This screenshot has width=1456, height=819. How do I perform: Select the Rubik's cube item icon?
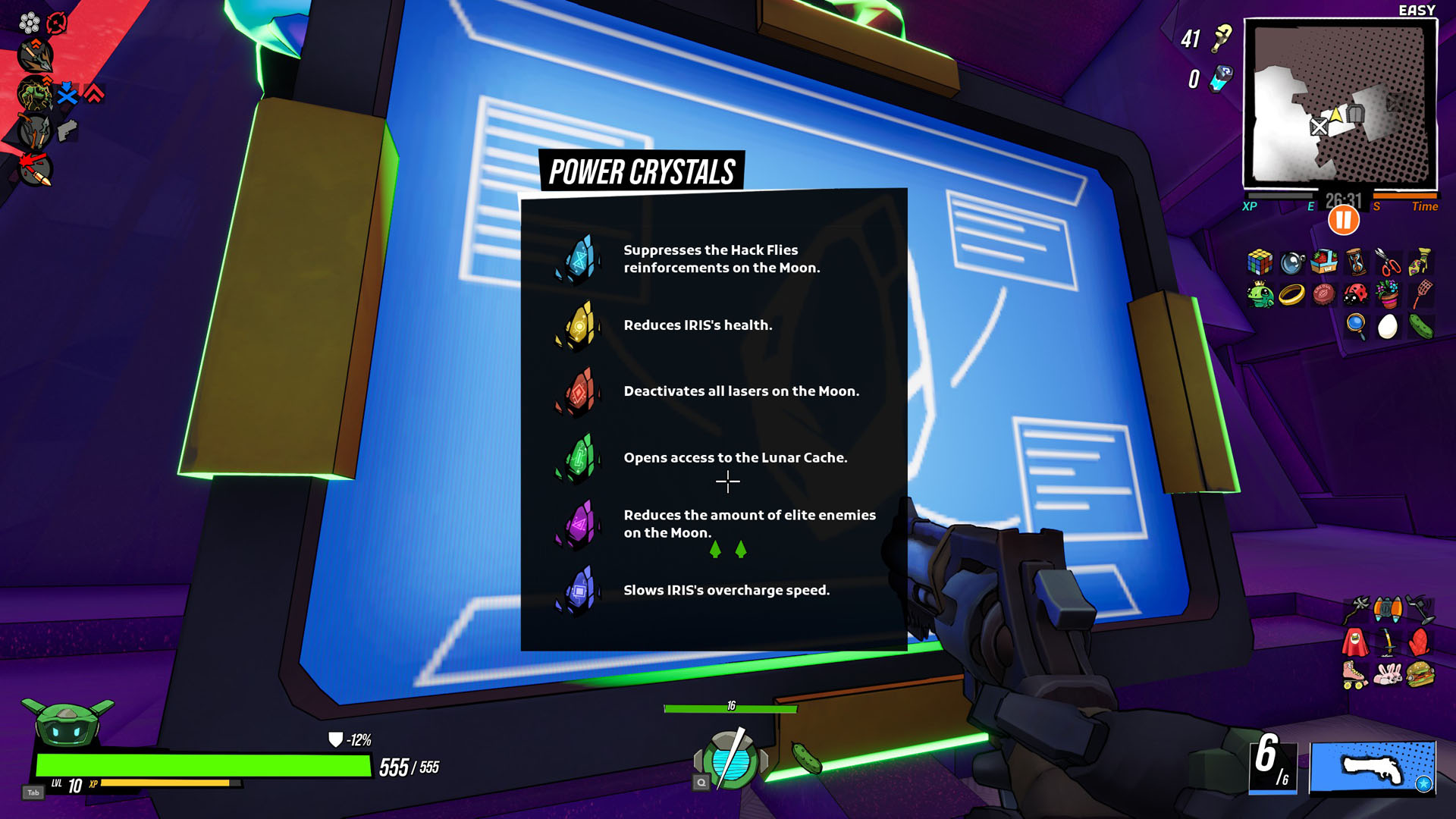pyautogui.click(x=1260, y=262)
